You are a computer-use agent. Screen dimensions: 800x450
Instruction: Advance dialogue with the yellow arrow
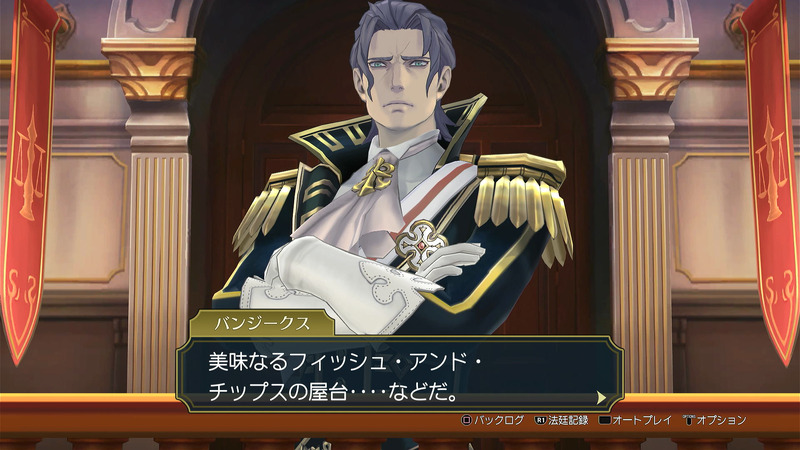point(601,397)
